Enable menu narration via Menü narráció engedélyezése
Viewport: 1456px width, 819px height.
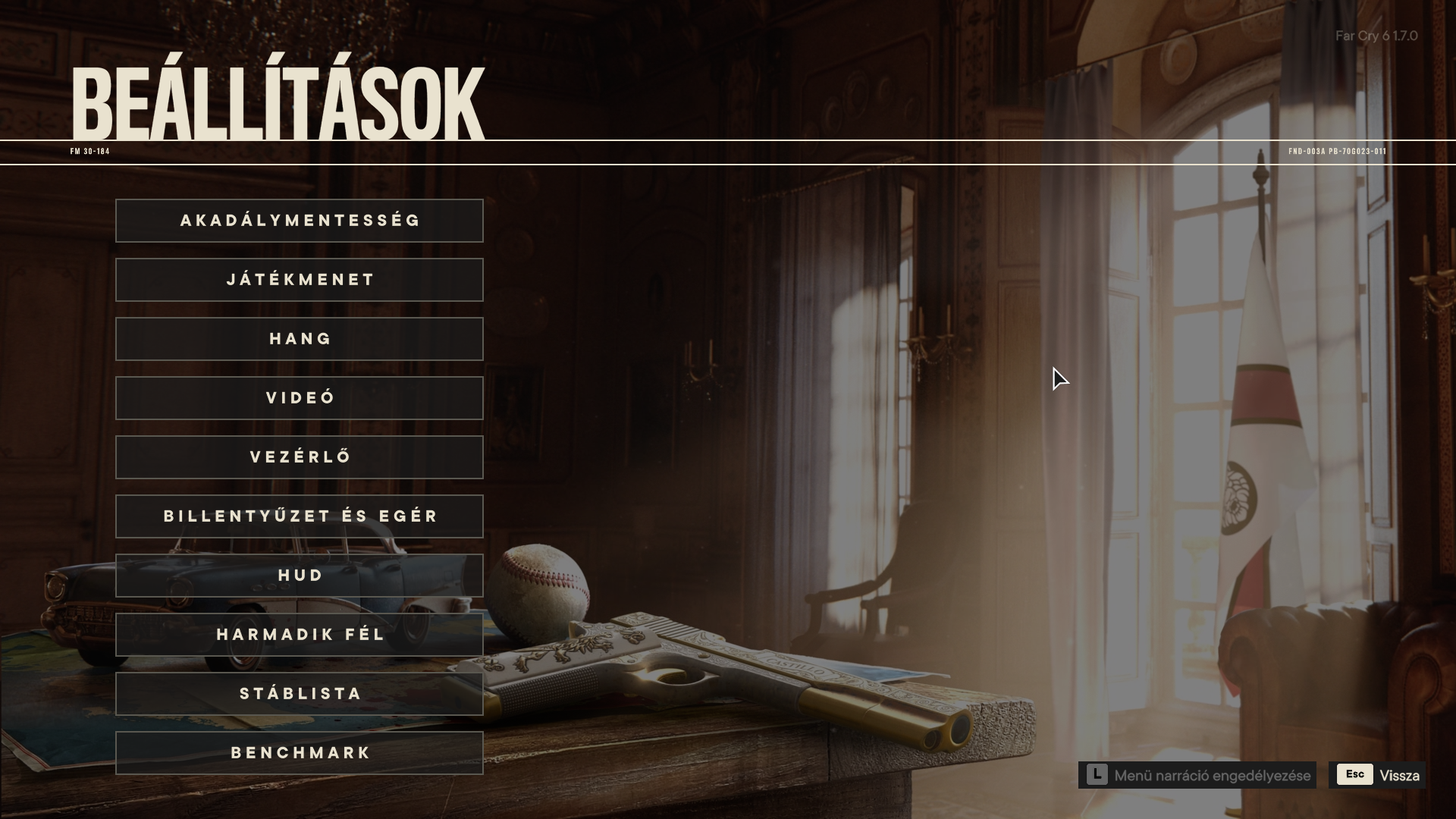tap(1197, 775)
